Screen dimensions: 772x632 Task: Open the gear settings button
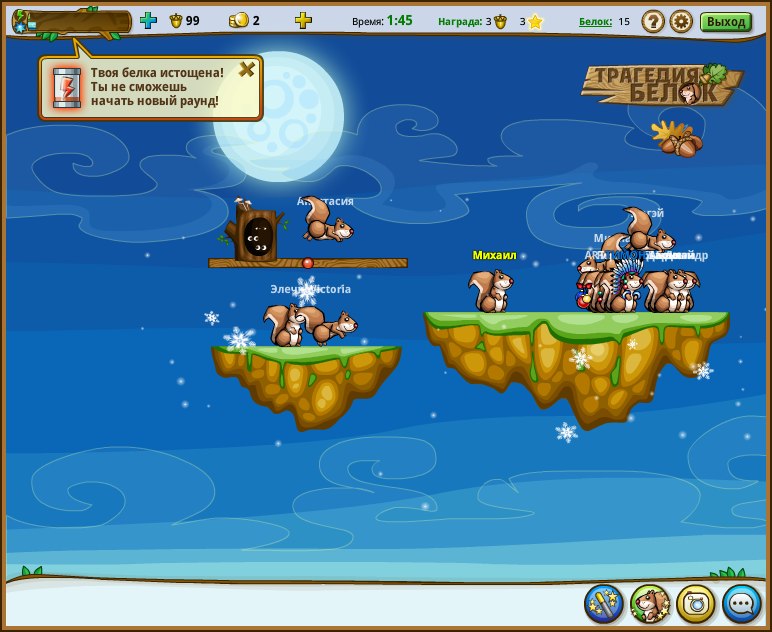(x=681, y=21)
